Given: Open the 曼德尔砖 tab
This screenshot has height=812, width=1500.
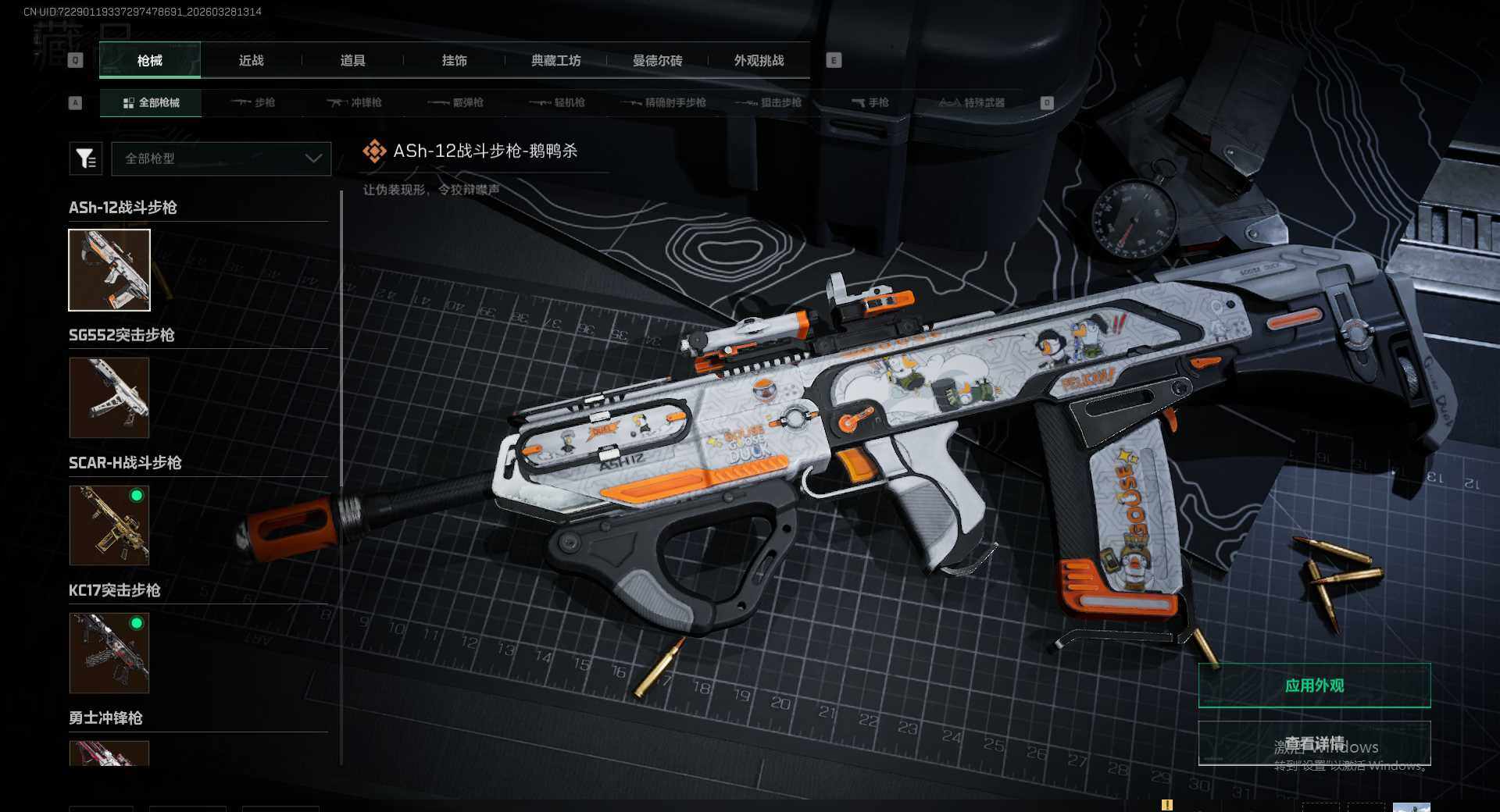Looking at the screenshot, I should pos(657,61).
